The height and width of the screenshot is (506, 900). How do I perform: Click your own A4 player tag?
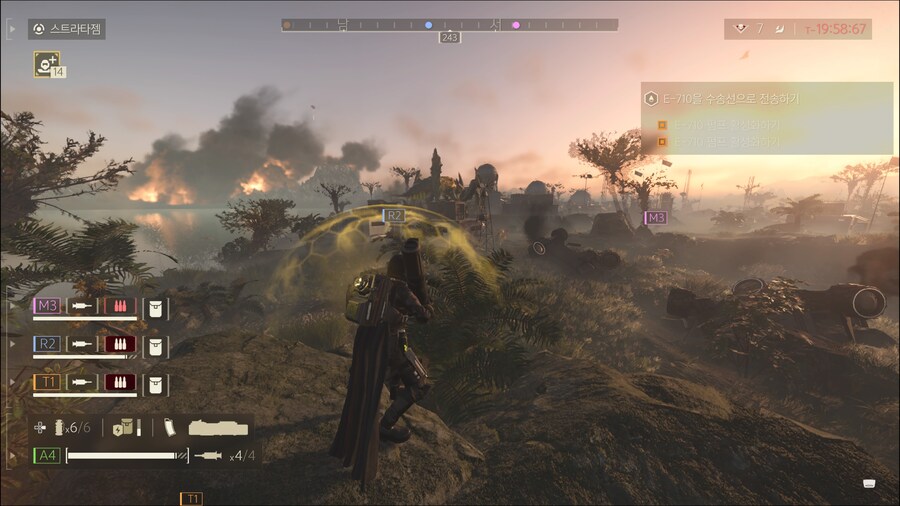pos(46,456)
